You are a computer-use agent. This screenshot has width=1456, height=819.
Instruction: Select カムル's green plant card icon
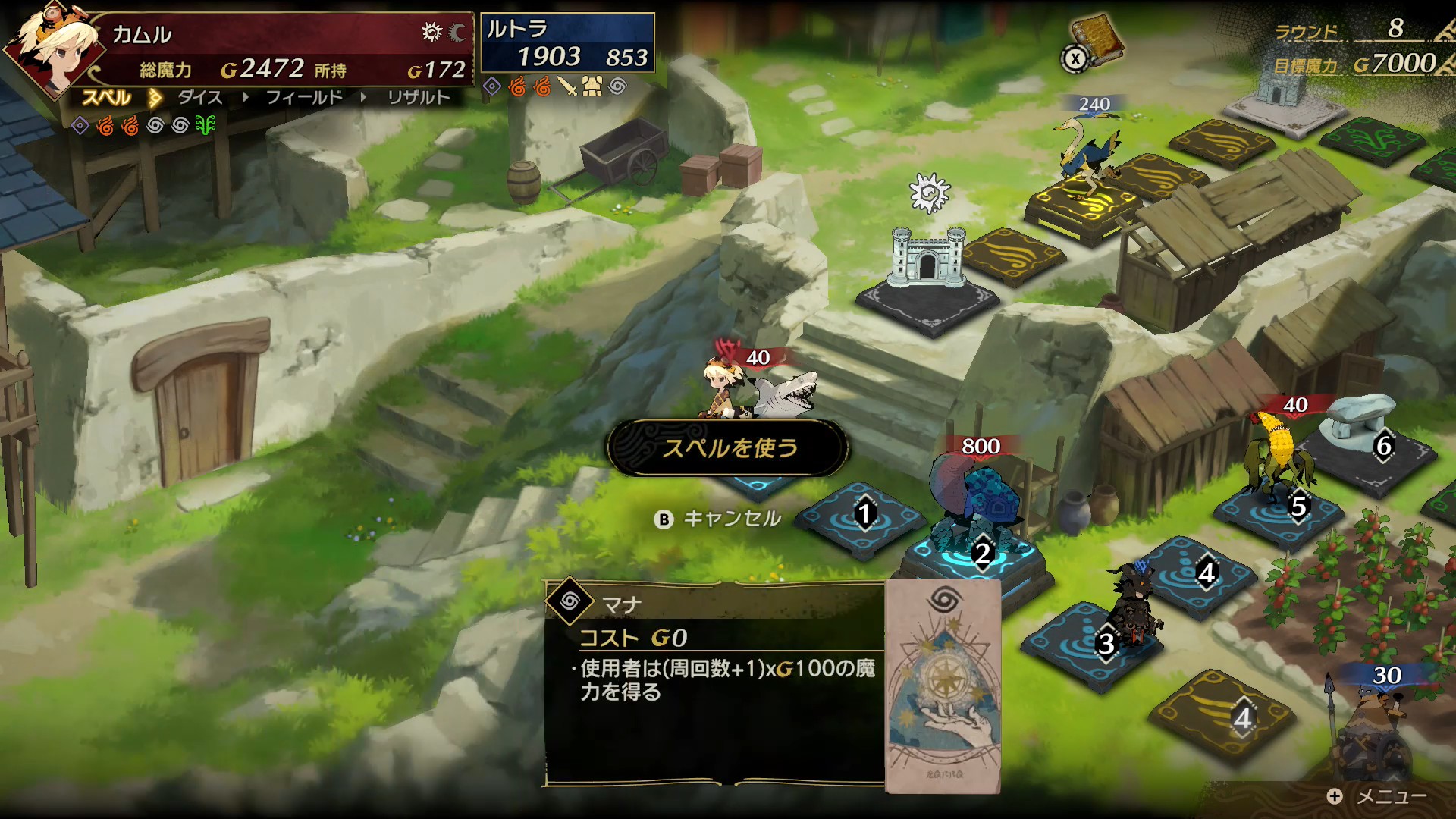206,125
